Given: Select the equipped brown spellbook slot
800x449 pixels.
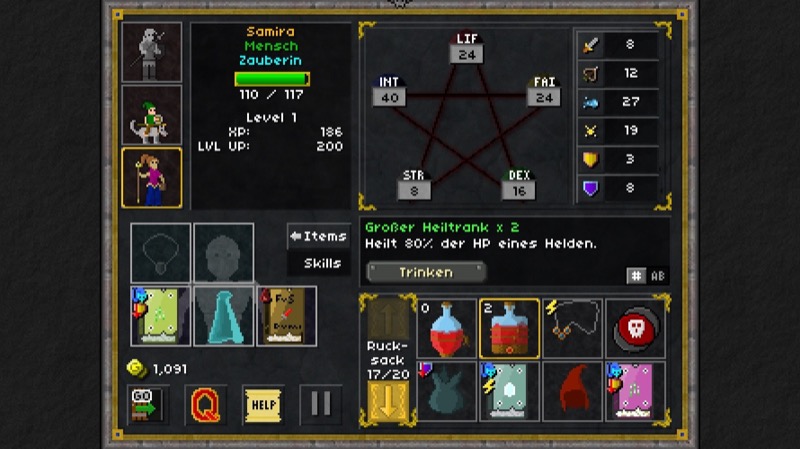Looking at the screenshot, I should (286, 316).
